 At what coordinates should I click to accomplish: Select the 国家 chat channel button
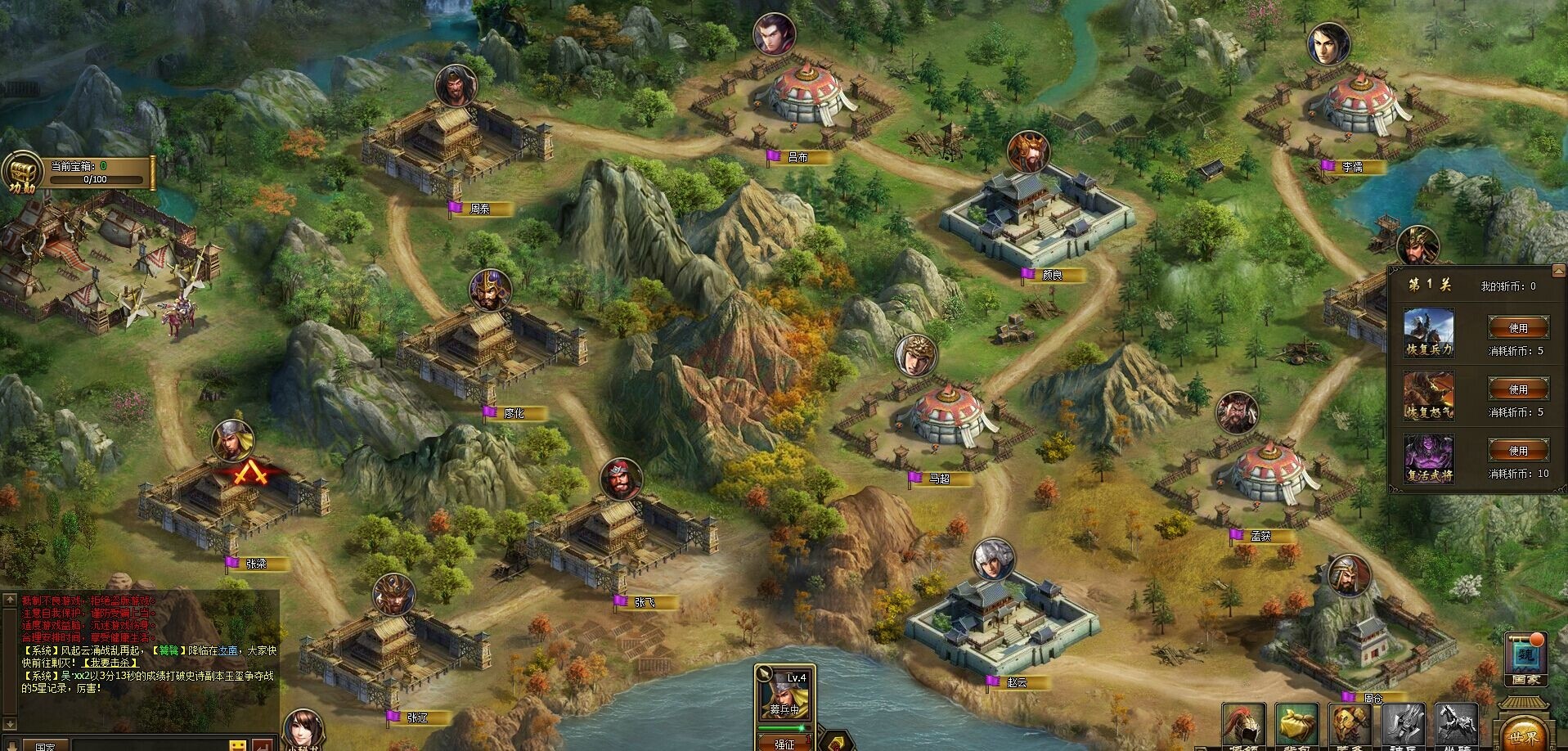pos(45,746)
